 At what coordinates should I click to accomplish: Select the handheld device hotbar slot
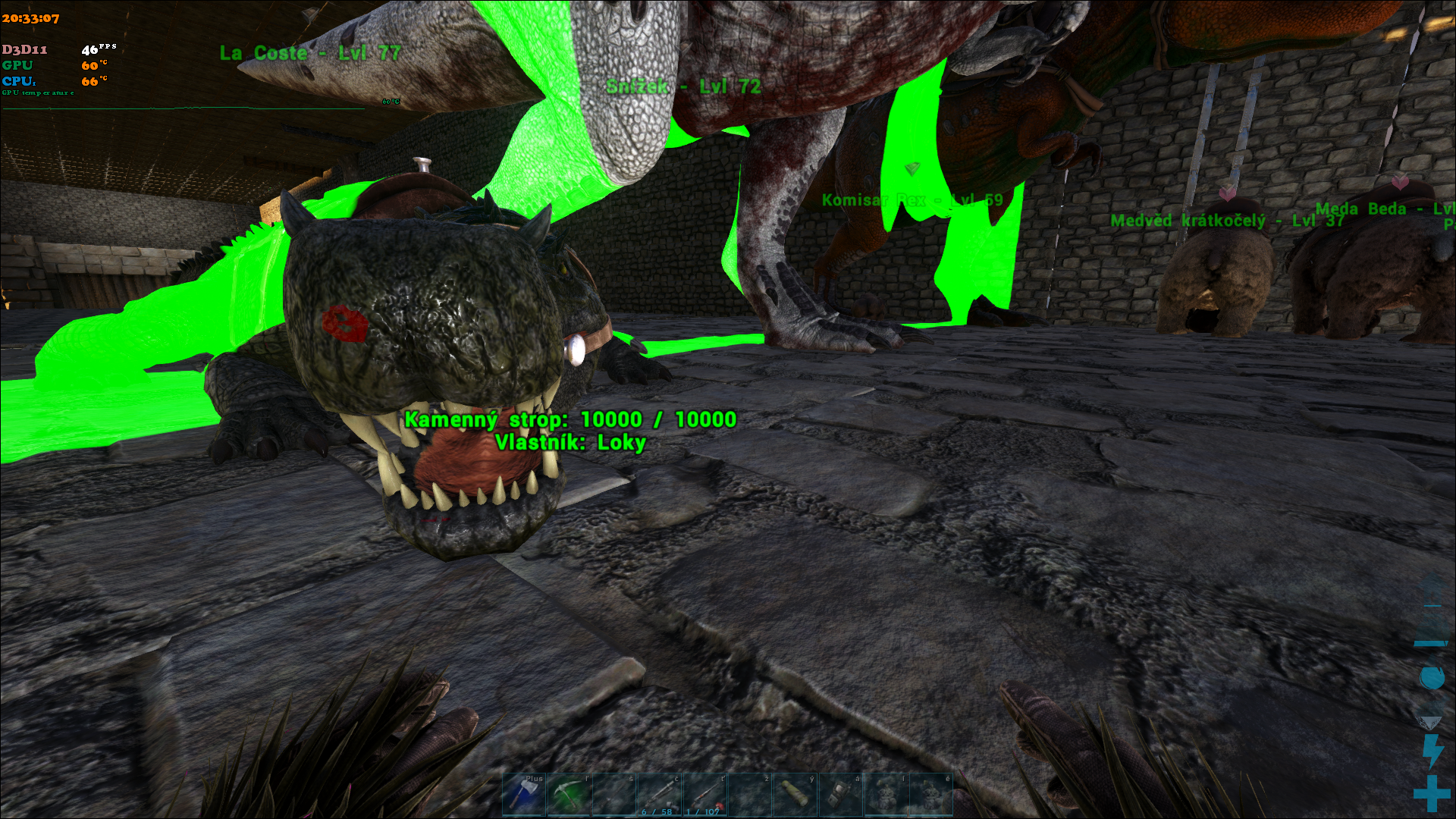tap(839, 794)
